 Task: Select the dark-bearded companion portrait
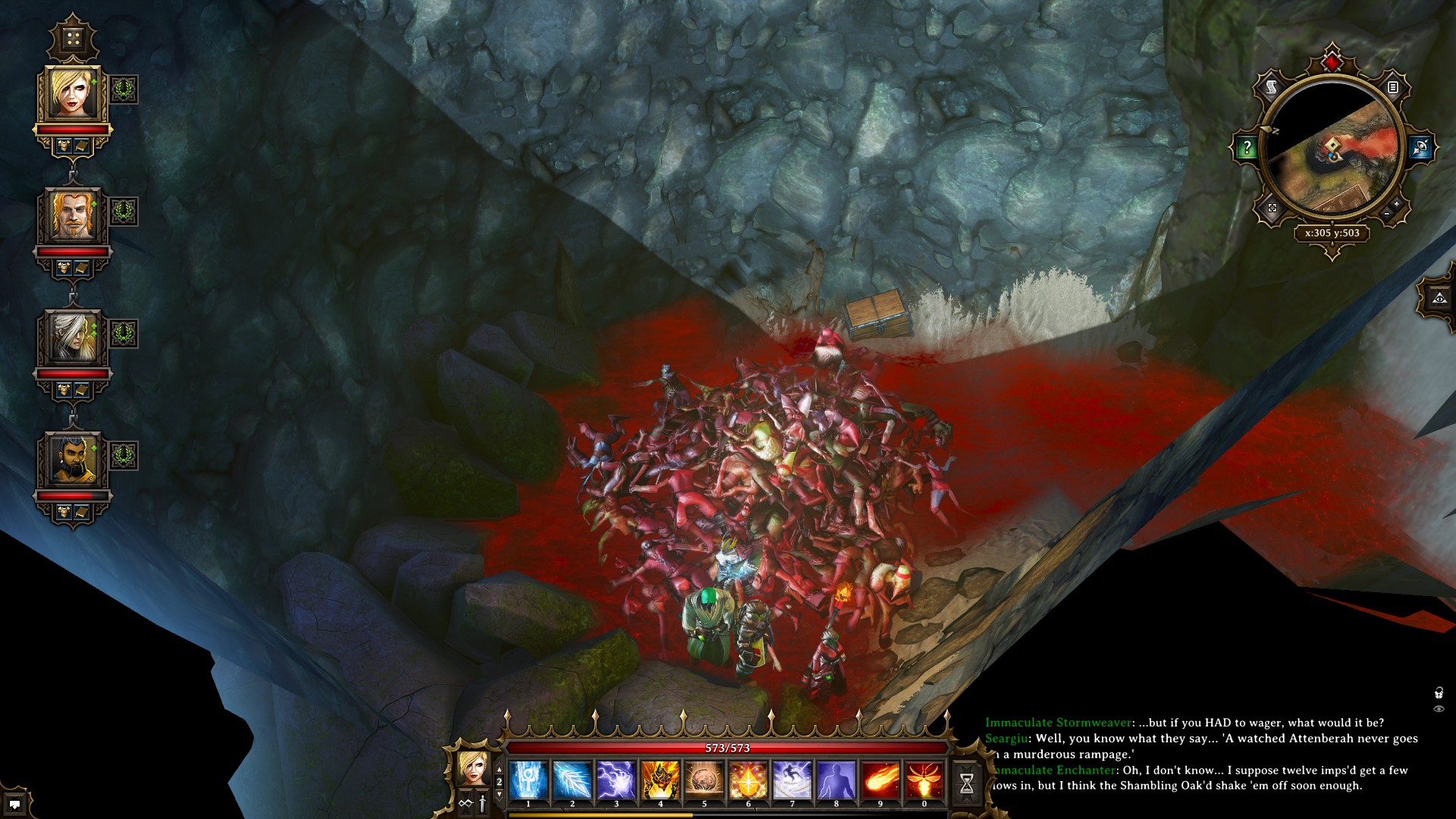pos(73,460)
